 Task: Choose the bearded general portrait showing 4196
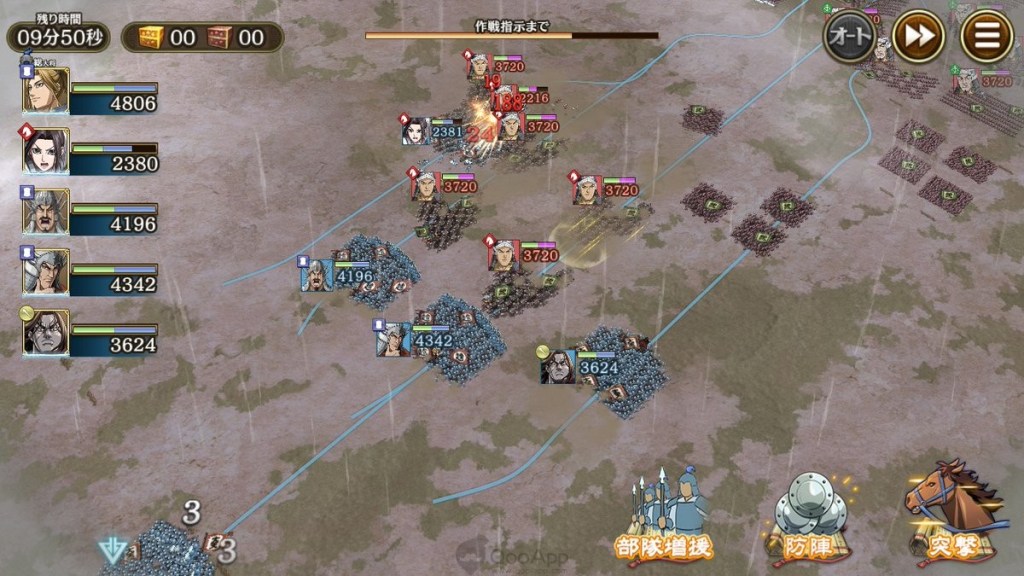47,212
